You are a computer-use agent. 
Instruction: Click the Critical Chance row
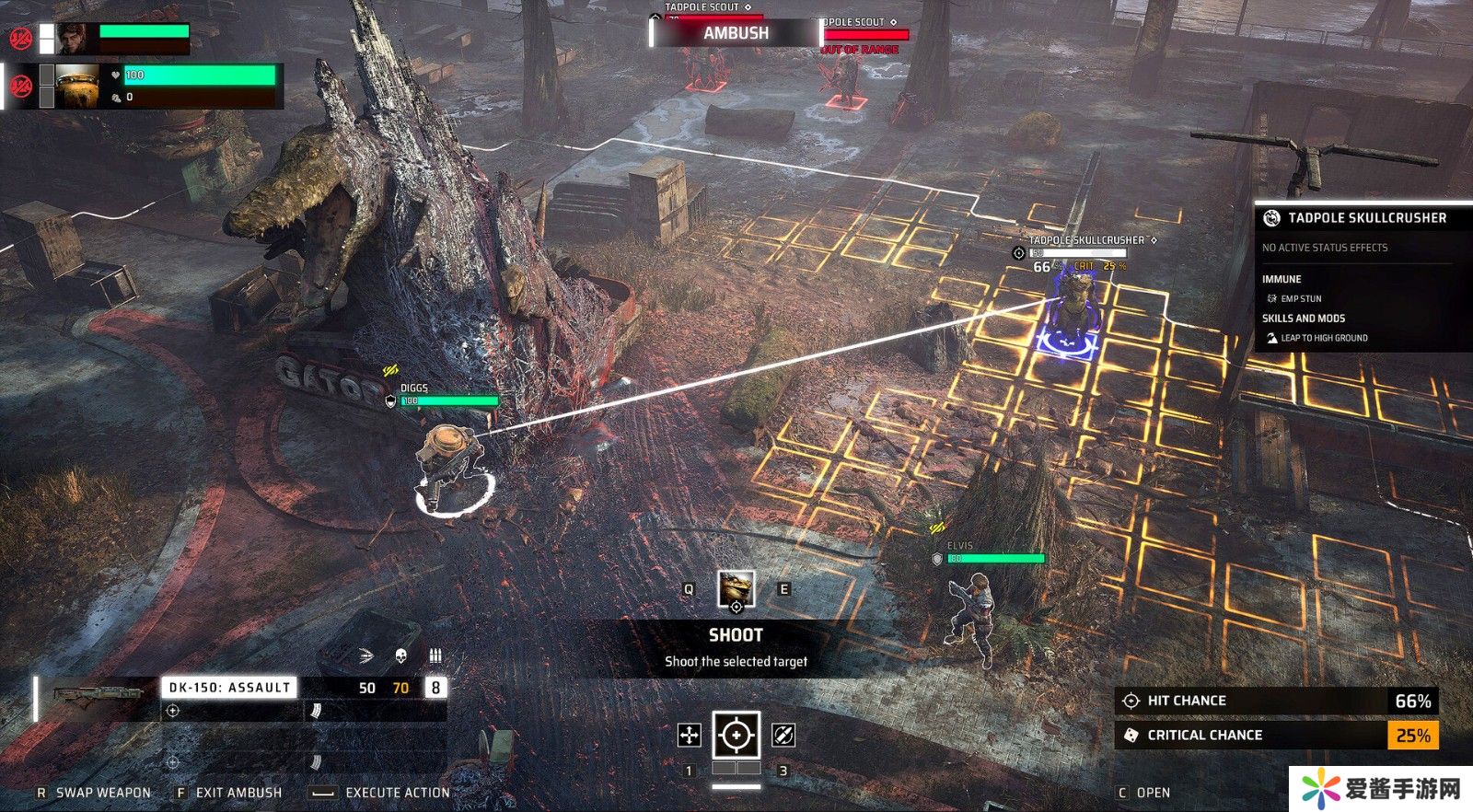(x=1276, y=735)
